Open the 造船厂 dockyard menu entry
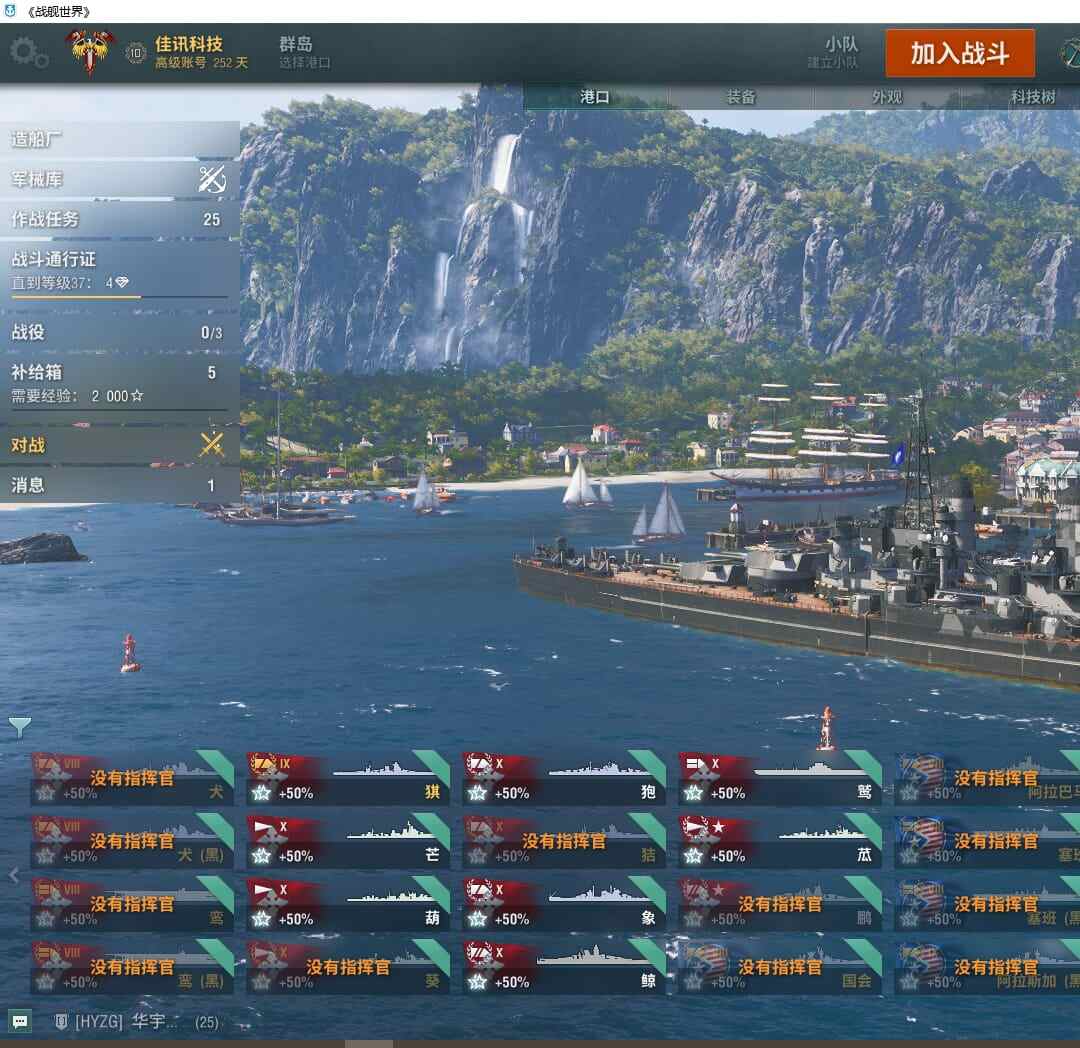The width and height of the screenshot is (1080, 1048). click(x=120, y=139)
